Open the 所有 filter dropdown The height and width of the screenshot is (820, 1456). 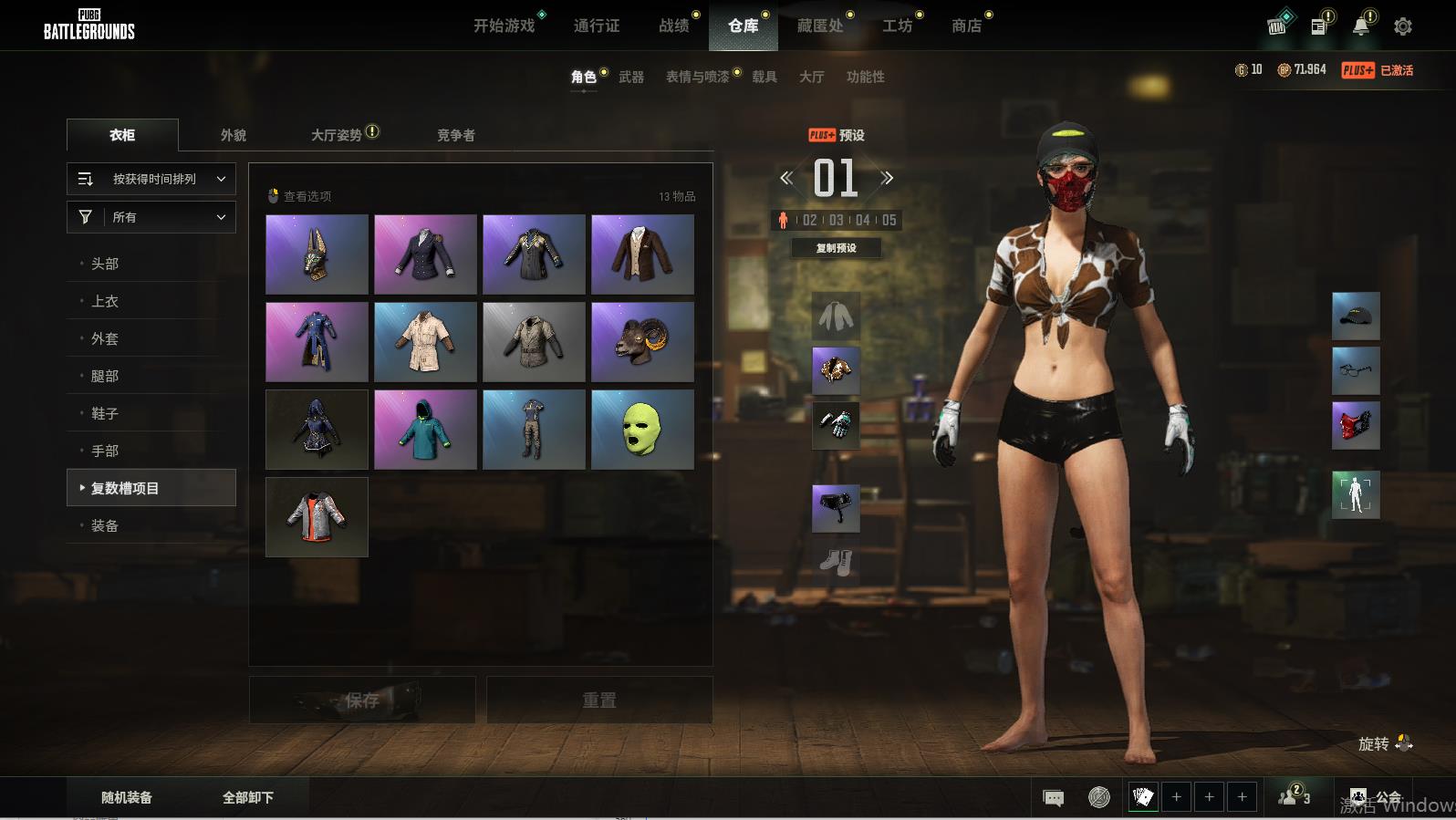pyautogui.click(x=151, y=217)
